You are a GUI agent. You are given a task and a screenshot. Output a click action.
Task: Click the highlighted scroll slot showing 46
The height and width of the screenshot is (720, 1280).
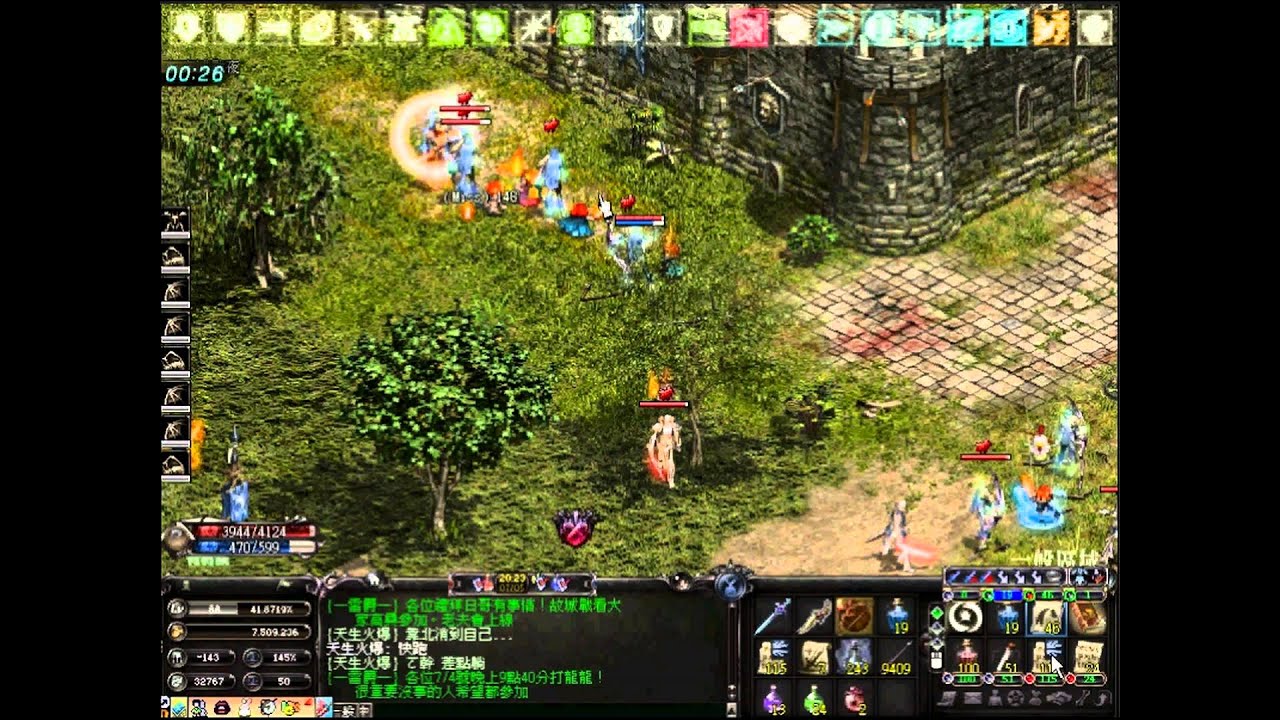tap(1046, 616)
